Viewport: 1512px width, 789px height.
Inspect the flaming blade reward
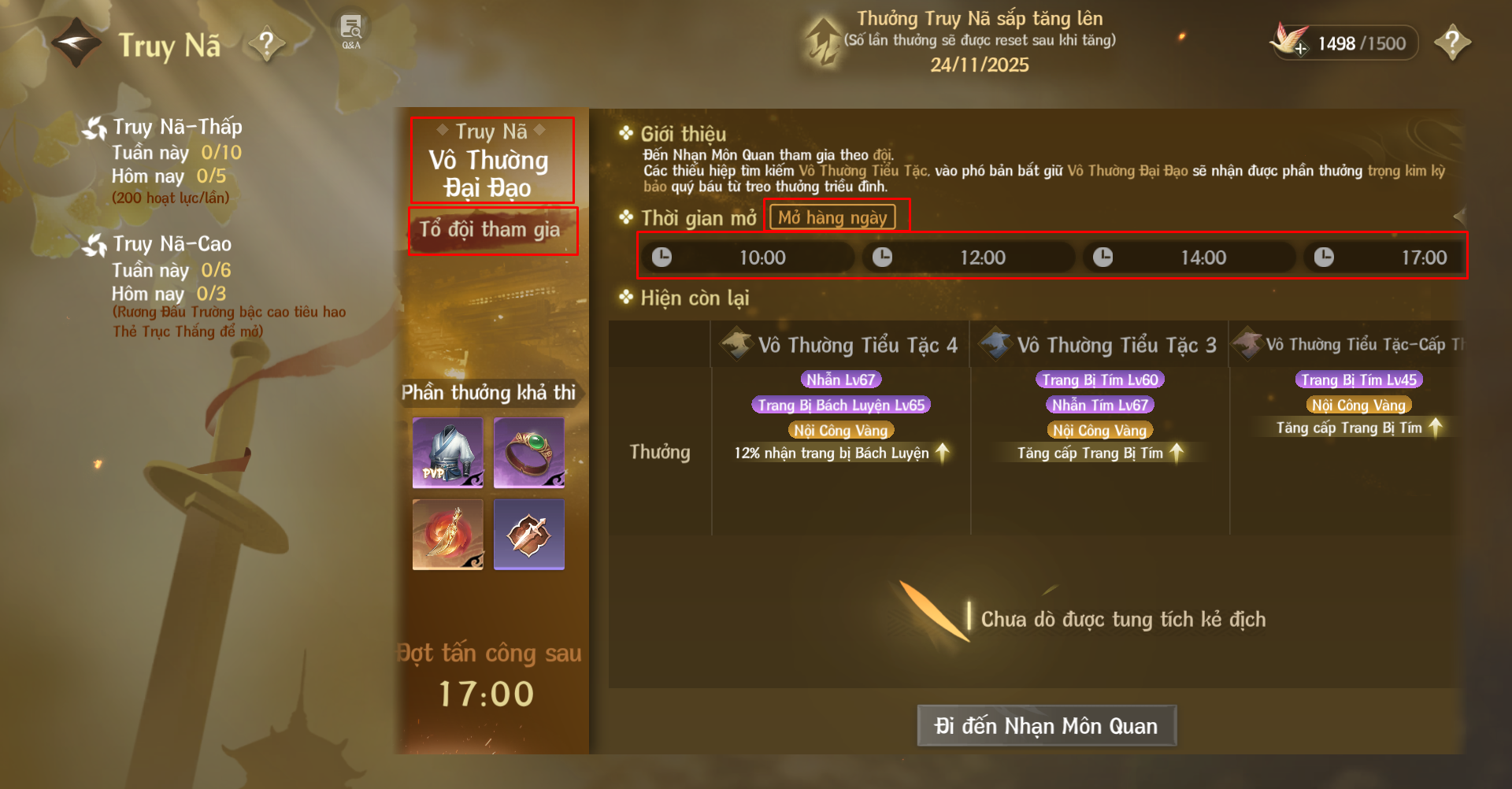447,534
